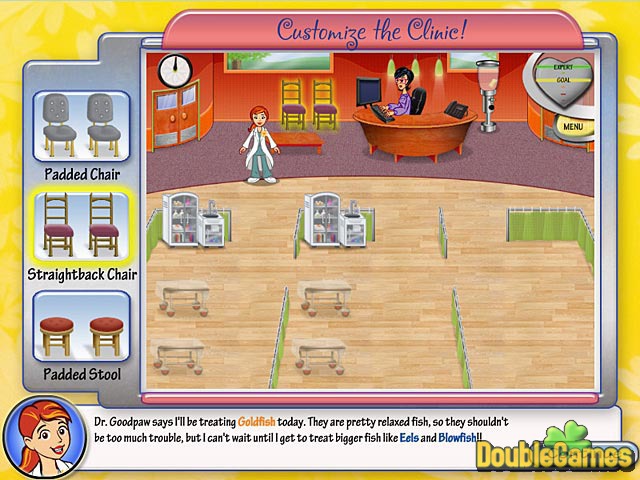Pick the Padded Stool option
The image size is (640, 480).
pyautogui.click(x=82, y=326)
